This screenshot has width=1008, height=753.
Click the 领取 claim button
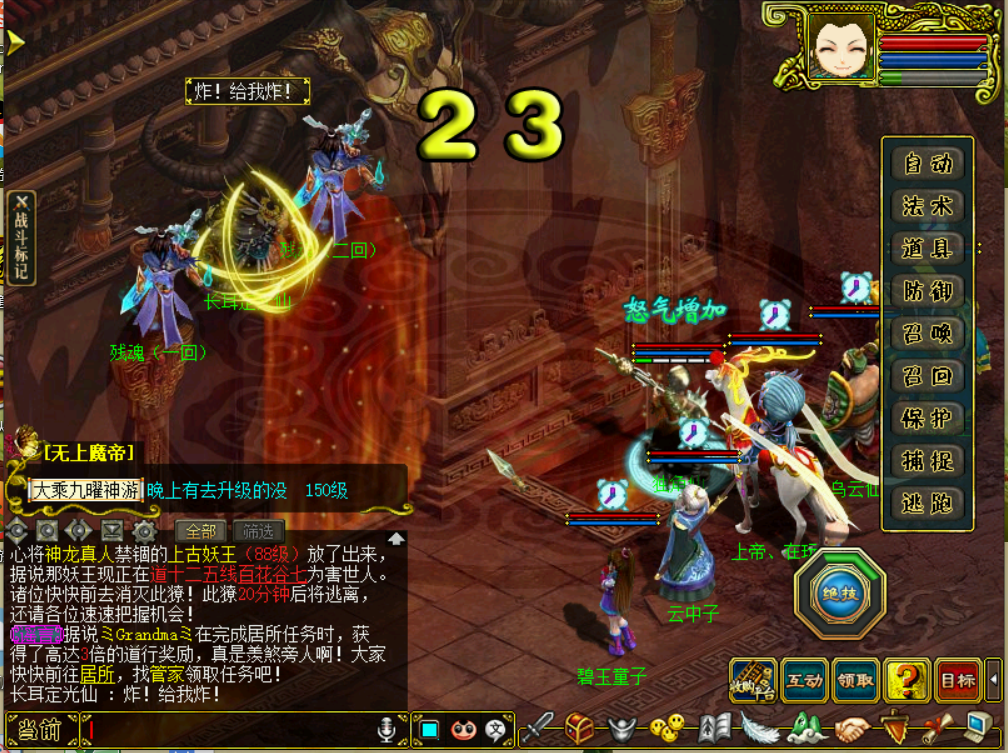coord(855,681)
